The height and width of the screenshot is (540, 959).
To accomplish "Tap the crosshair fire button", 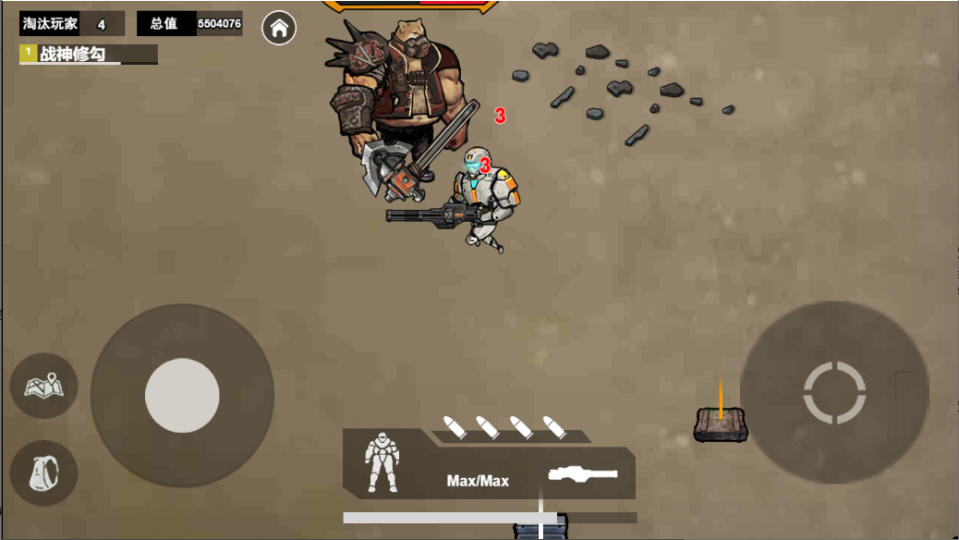I will click(x=834, y=392).
